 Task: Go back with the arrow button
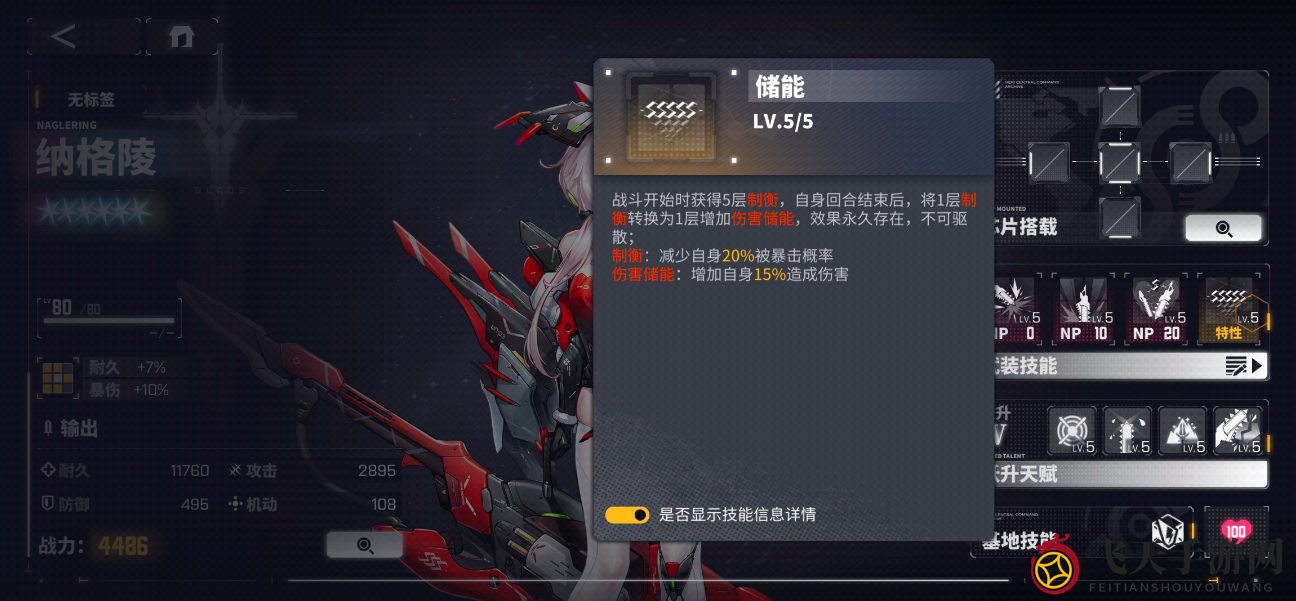[64, 37]
